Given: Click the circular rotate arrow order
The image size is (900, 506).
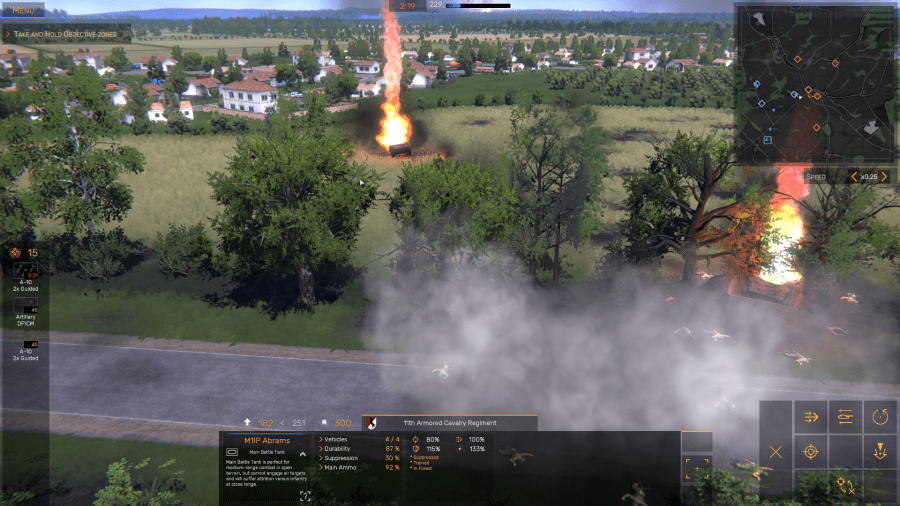Looking at the screenshot, I should click(880, 417).
